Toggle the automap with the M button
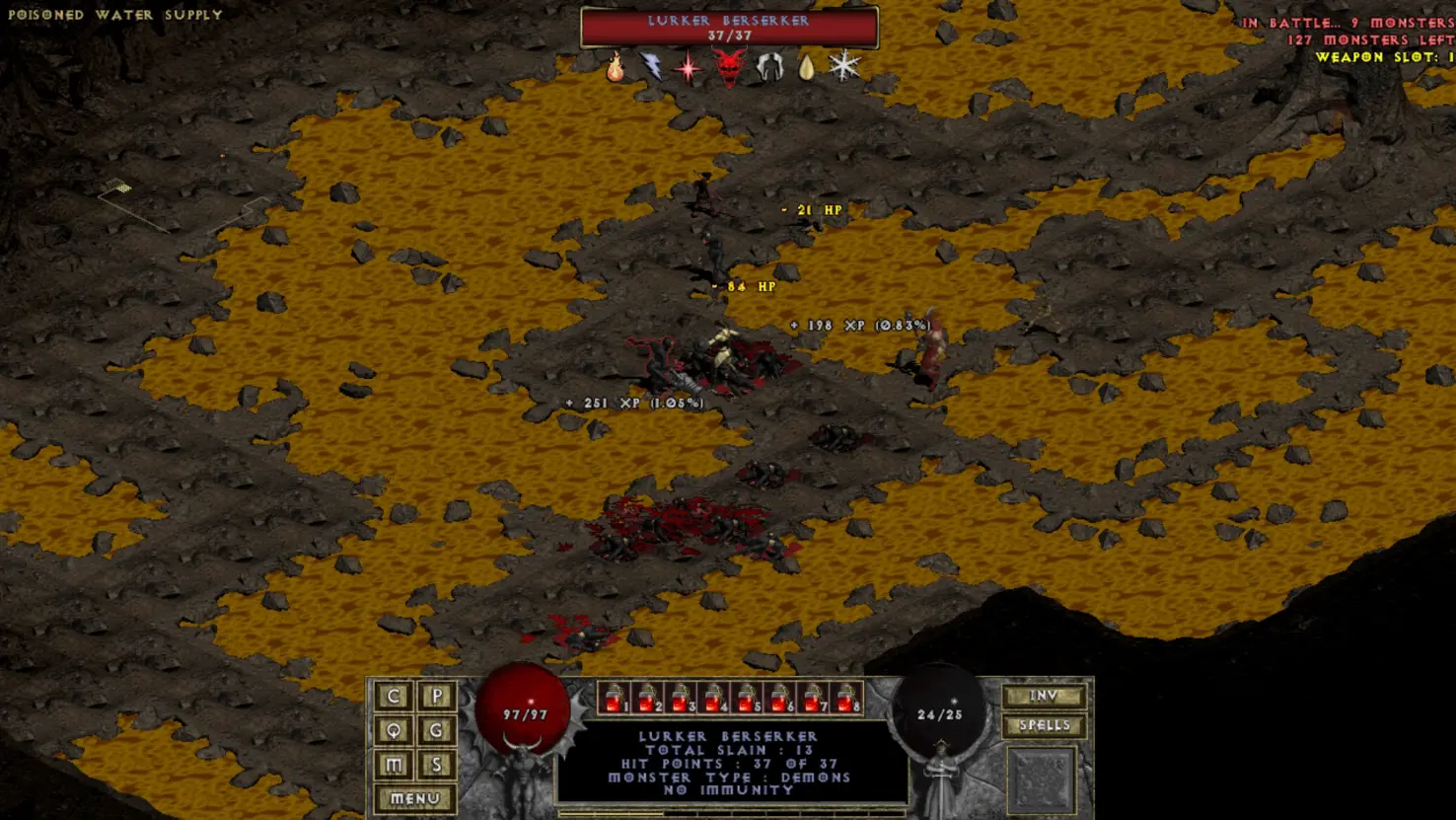The width and height of the screenshot is (1456, 820). click(x=394, y=765)
